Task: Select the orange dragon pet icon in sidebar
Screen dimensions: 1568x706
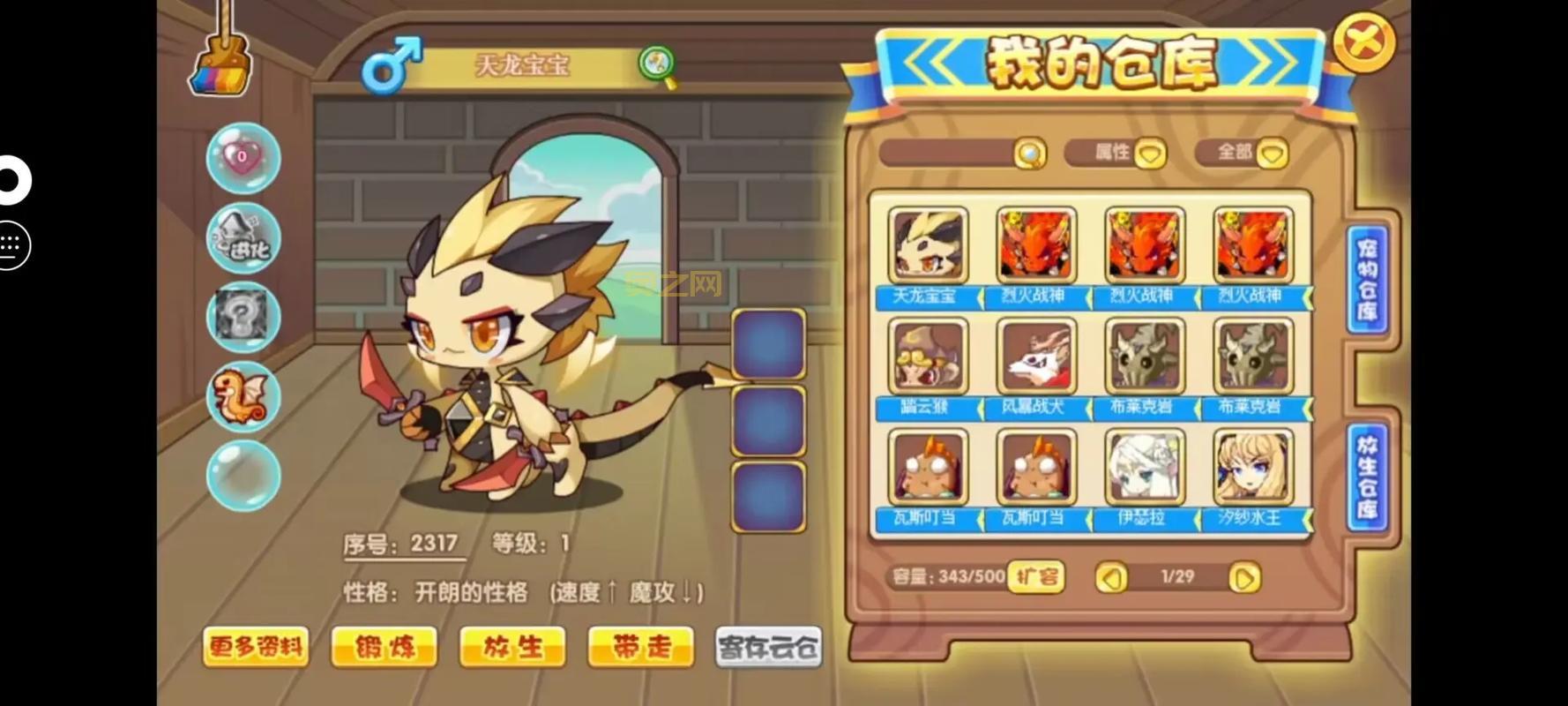Action: click(243, 394)
